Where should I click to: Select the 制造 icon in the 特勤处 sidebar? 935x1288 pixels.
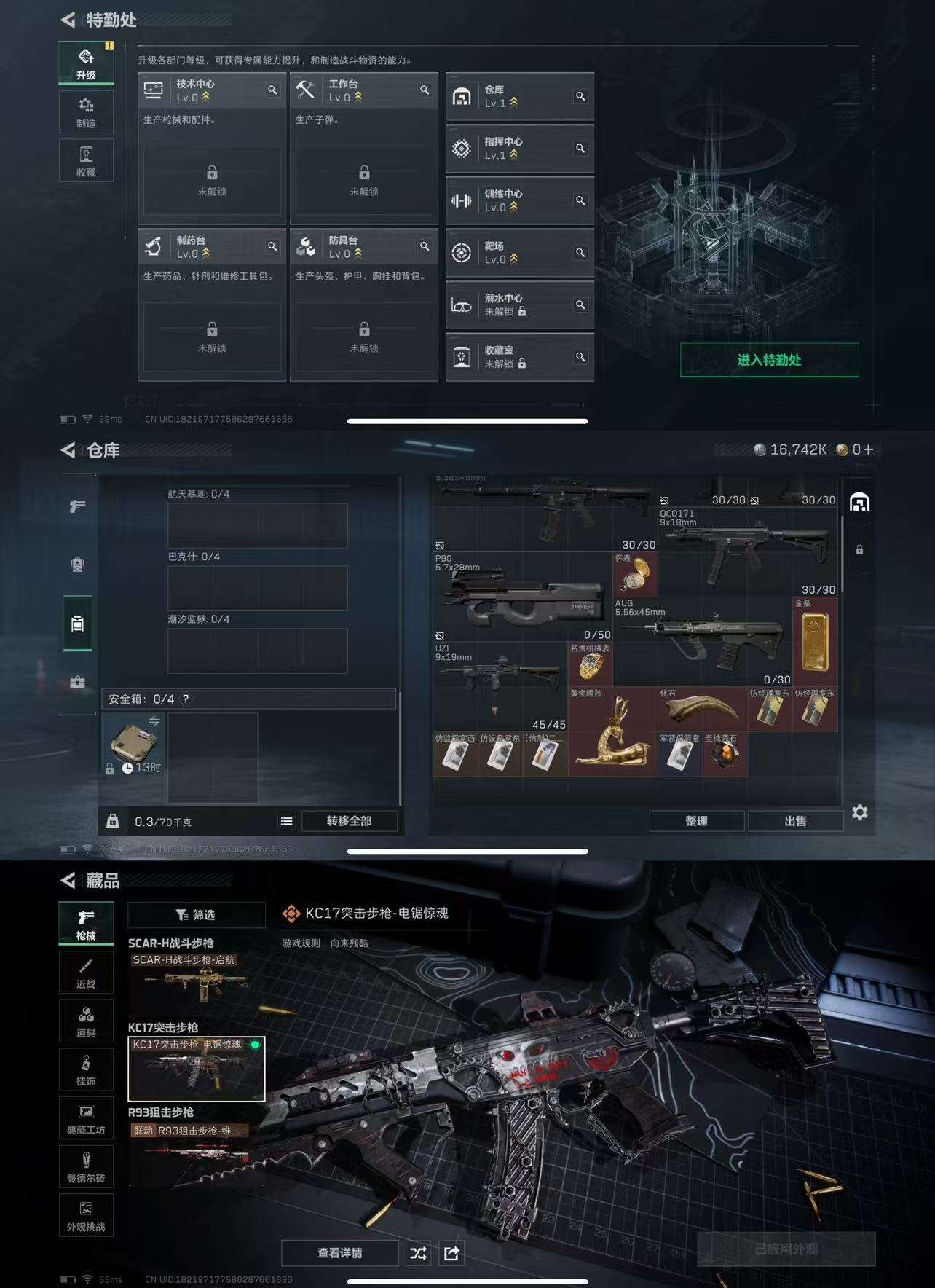pyautogui.click(x=85, y=111)
